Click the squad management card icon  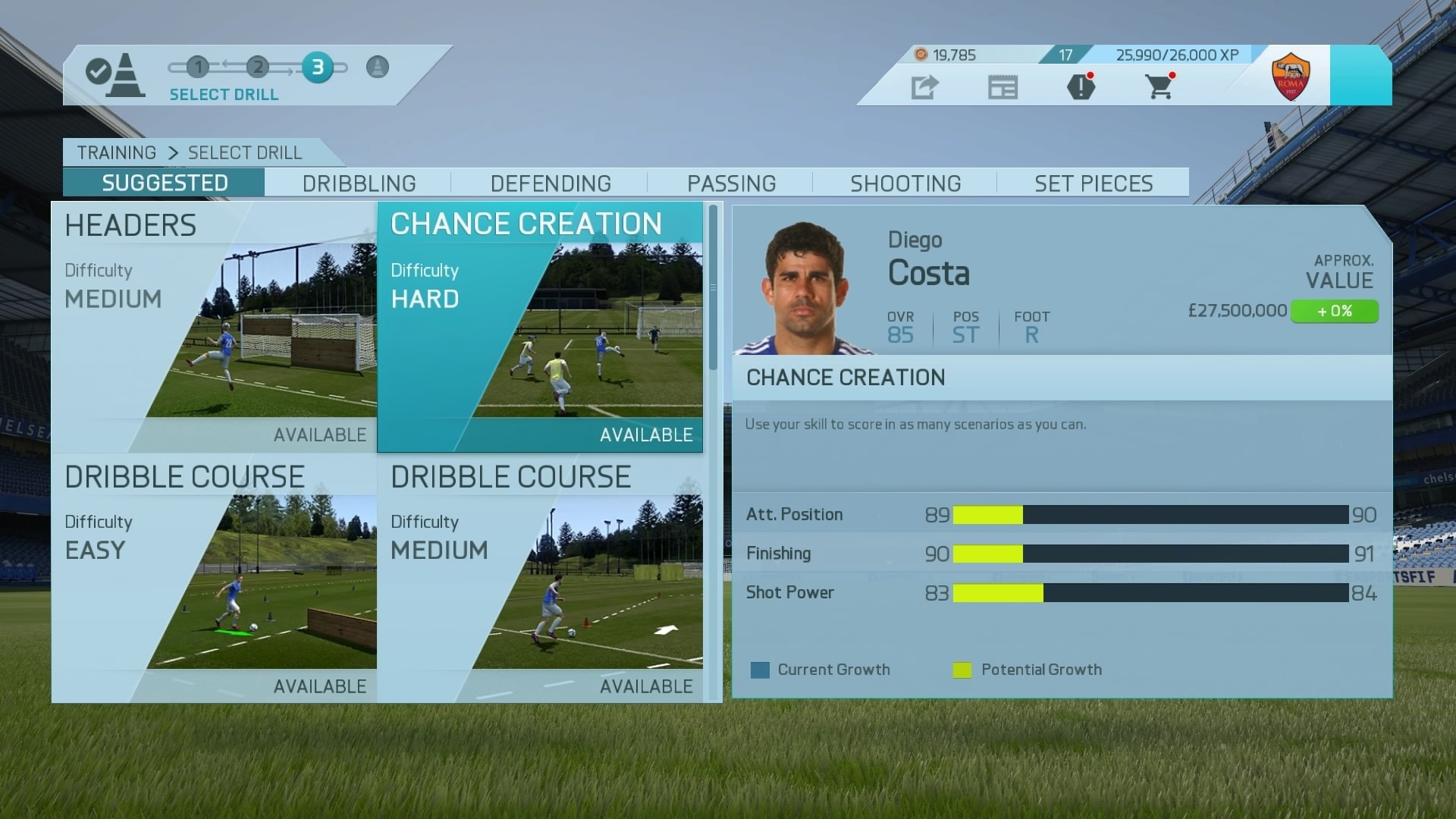[1003, 87]
